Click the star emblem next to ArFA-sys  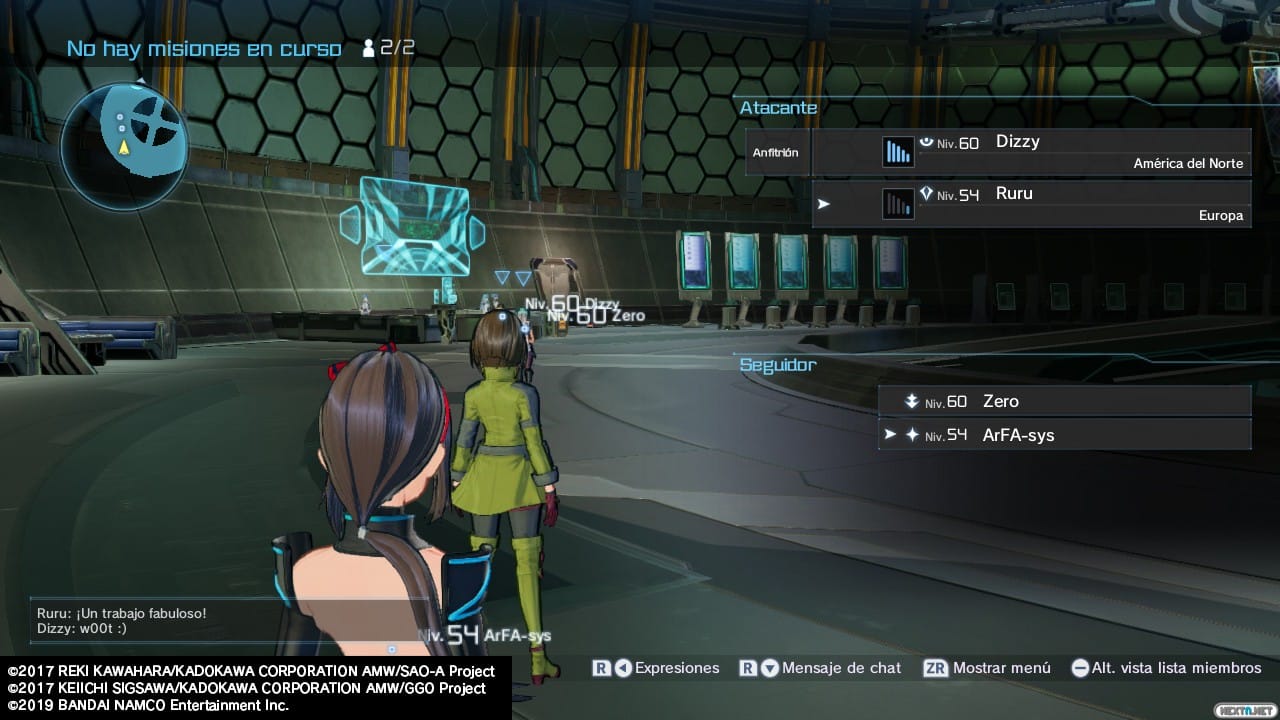click(x=911, y=435)
